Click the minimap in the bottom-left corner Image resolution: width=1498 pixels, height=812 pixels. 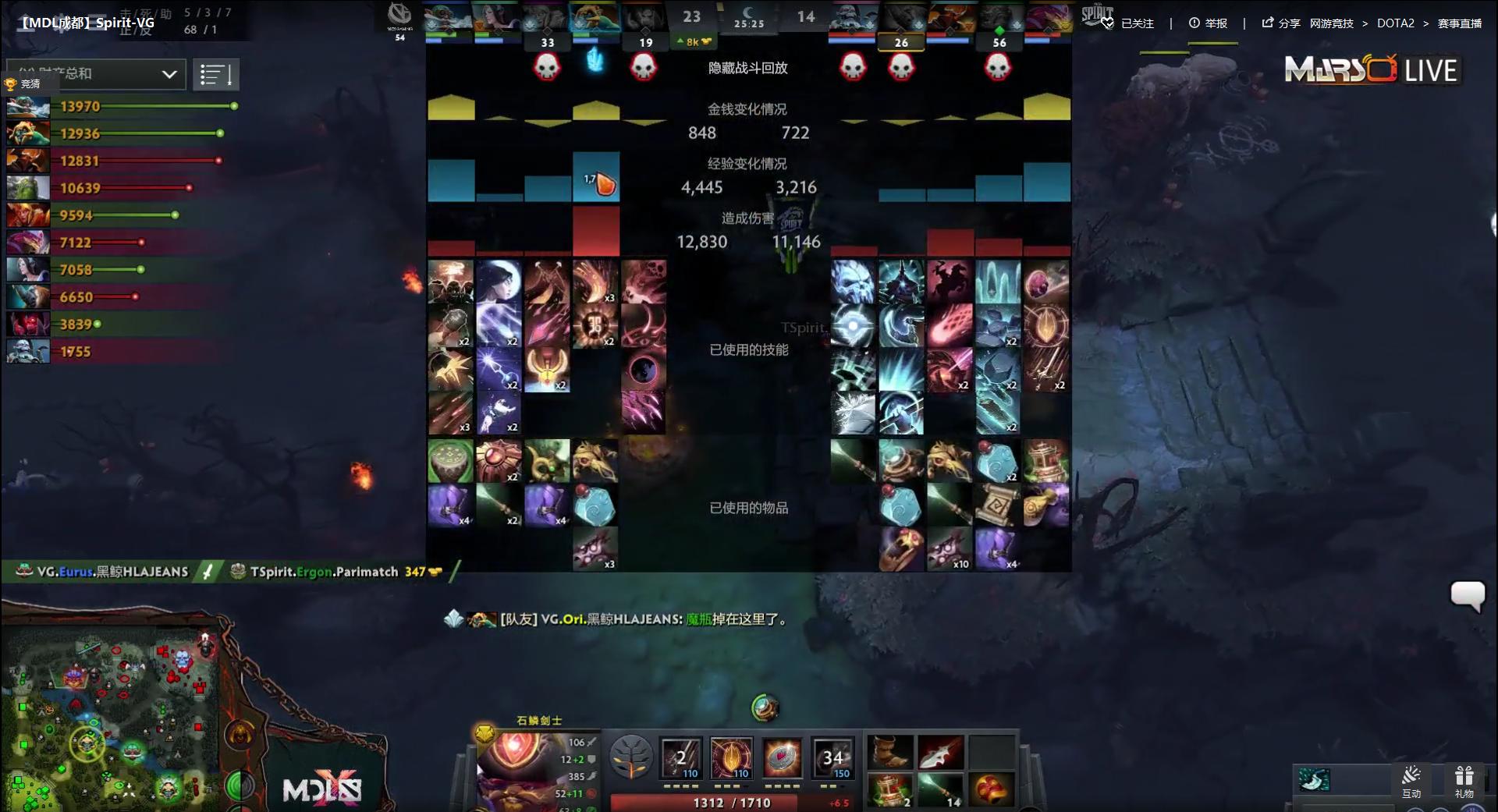pyautogui.click(x=109, y=718)
